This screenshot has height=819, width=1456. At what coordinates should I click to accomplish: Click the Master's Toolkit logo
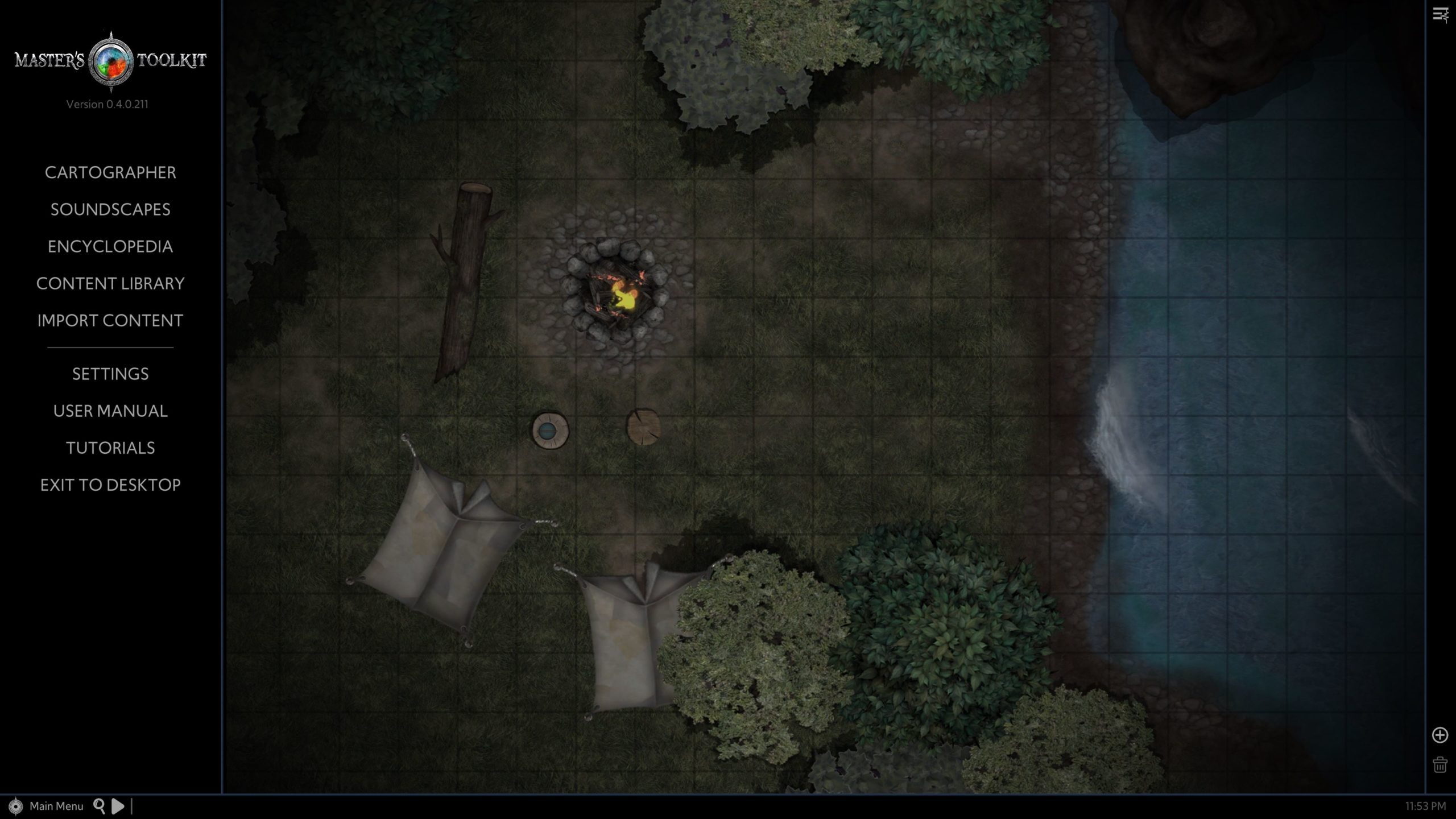point(110,60)
